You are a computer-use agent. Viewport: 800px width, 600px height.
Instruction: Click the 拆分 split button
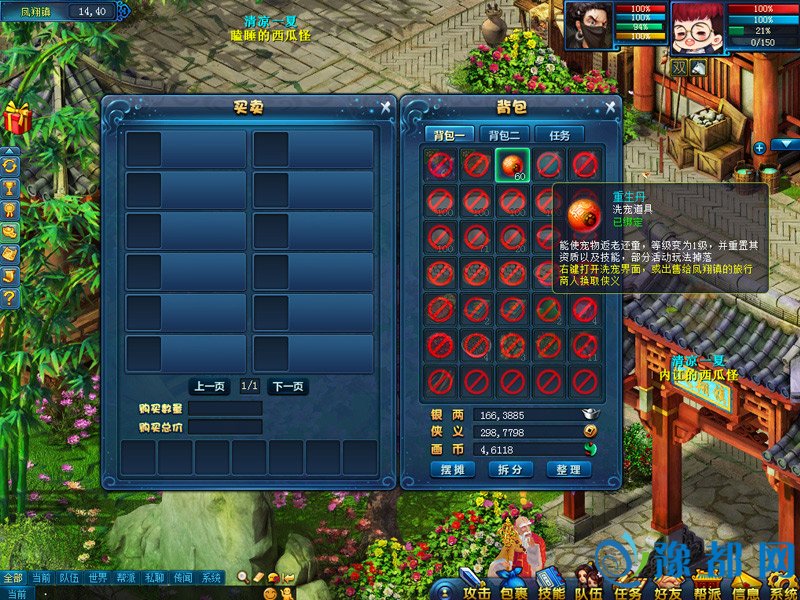coord(510,470)
